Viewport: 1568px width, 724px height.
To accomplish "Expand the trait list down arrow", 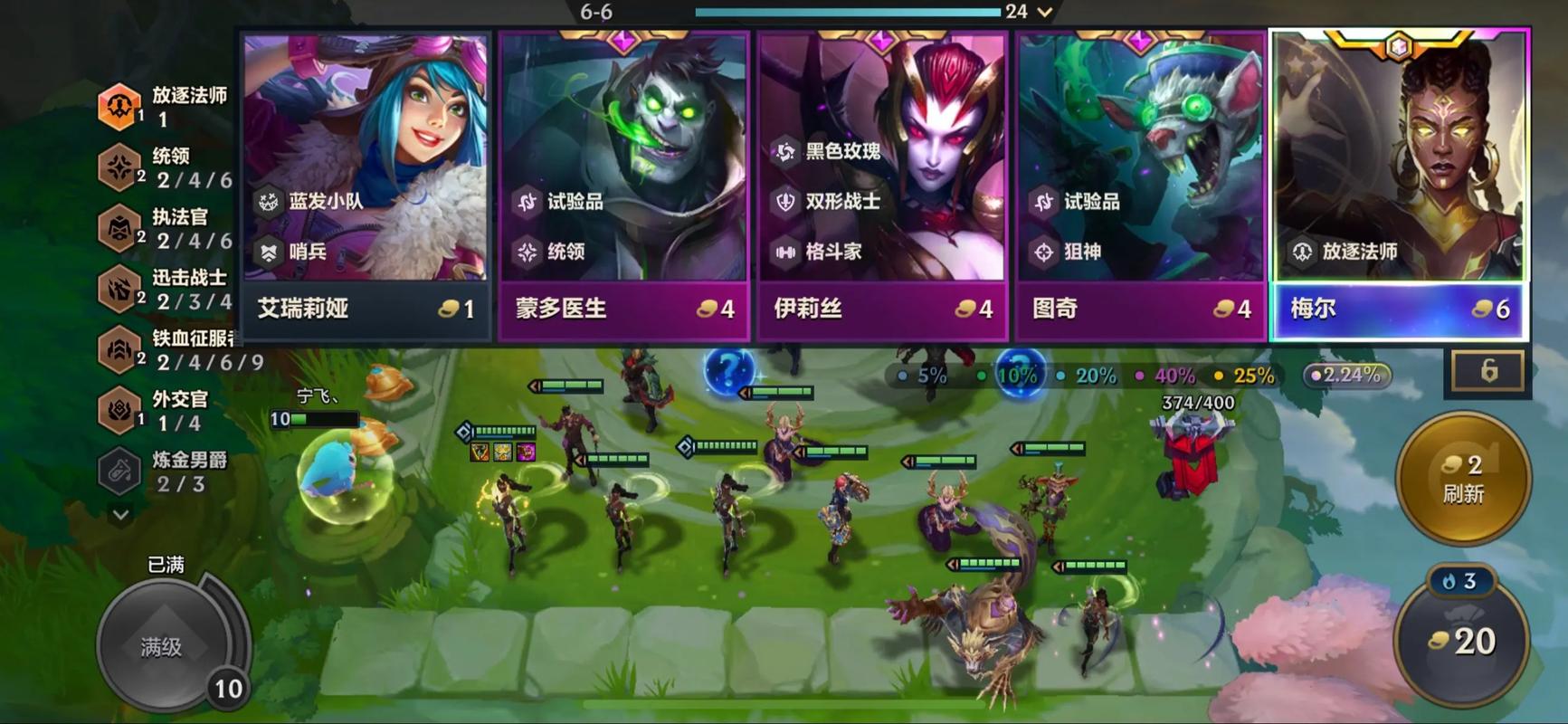I will [120, 515].
